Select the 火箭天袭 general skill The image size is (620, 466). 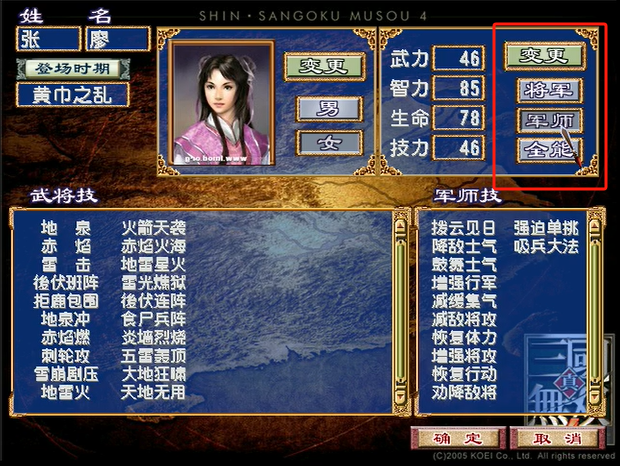153,229
